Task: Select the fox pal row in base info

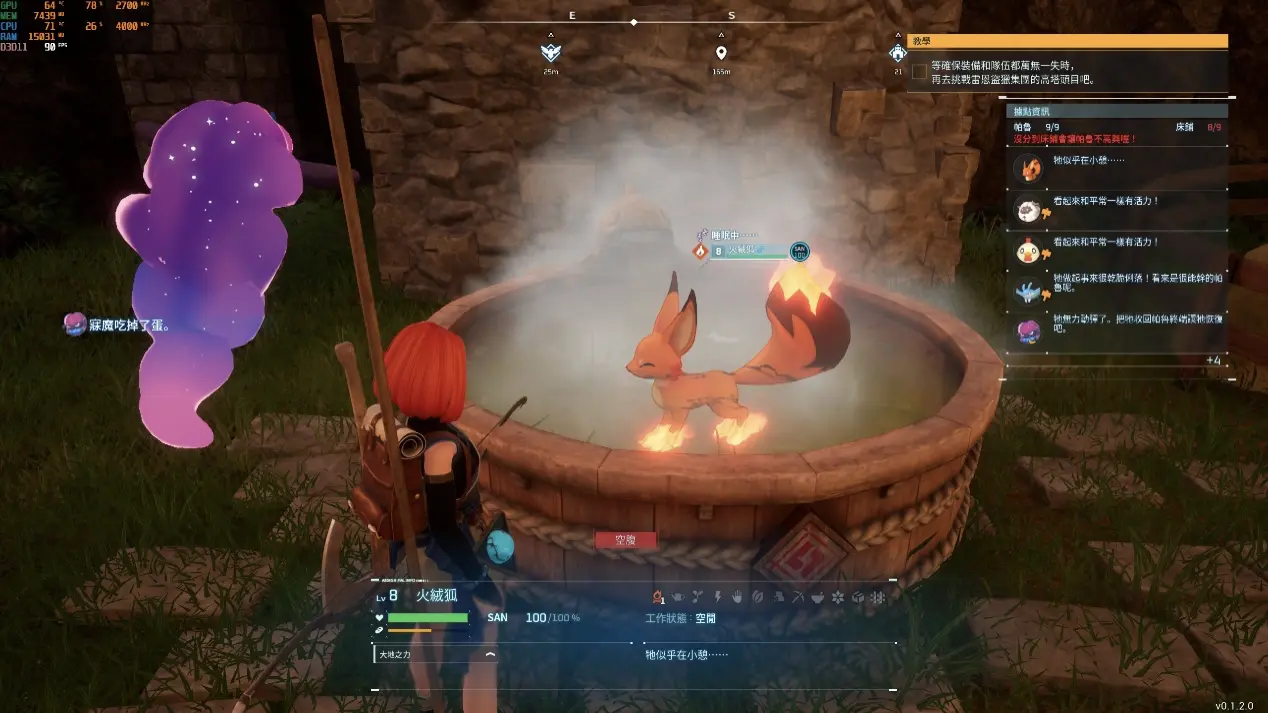Action: pos(1116,167)
